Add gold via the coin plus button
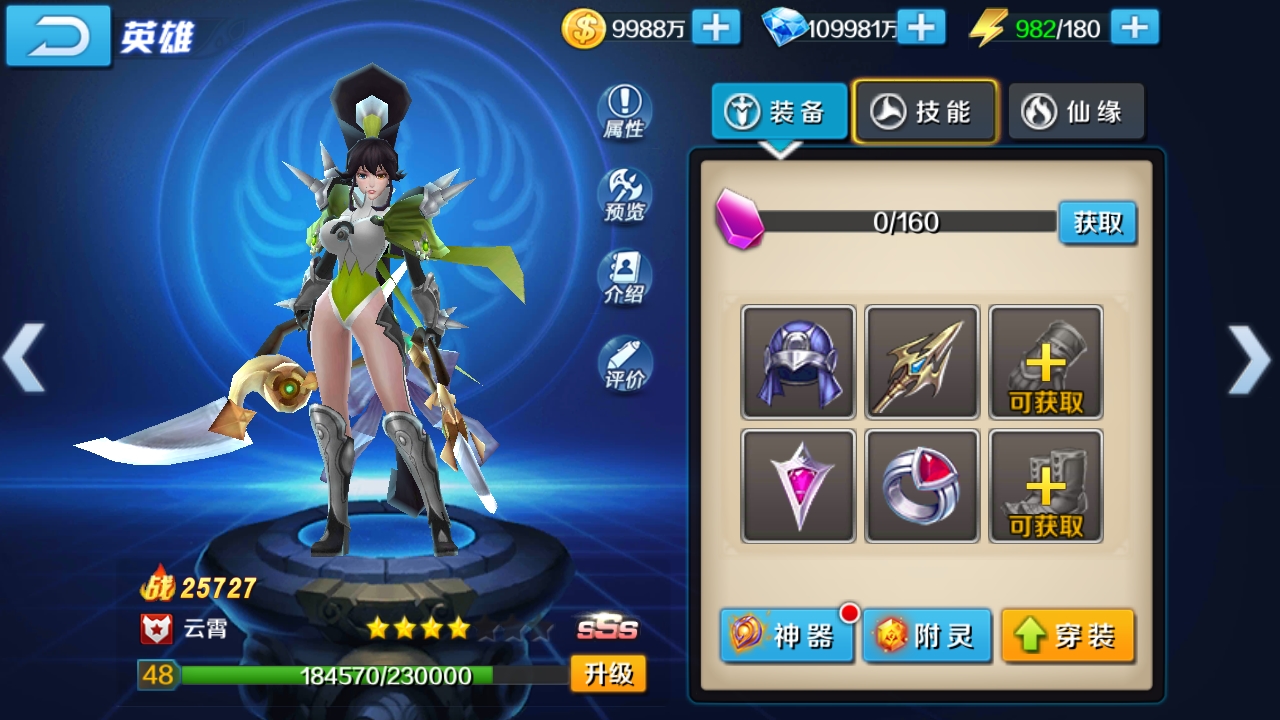This screenshot has height=720, width=1280. [x=715, y=27]
